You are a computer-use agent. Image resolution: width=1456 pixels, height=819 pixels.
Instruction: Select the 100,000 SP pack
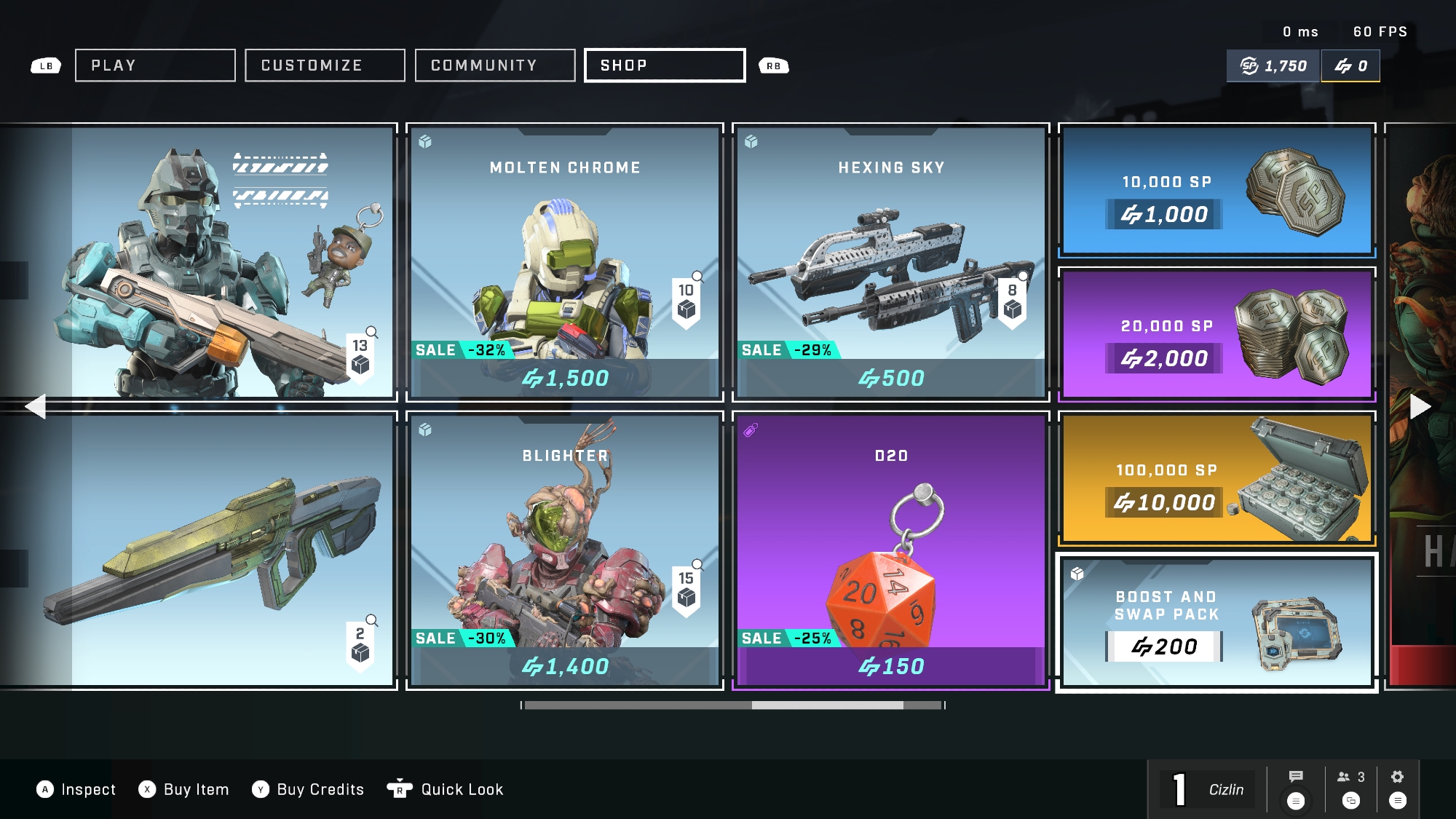pyautogui.click(x=1216, y=478)
